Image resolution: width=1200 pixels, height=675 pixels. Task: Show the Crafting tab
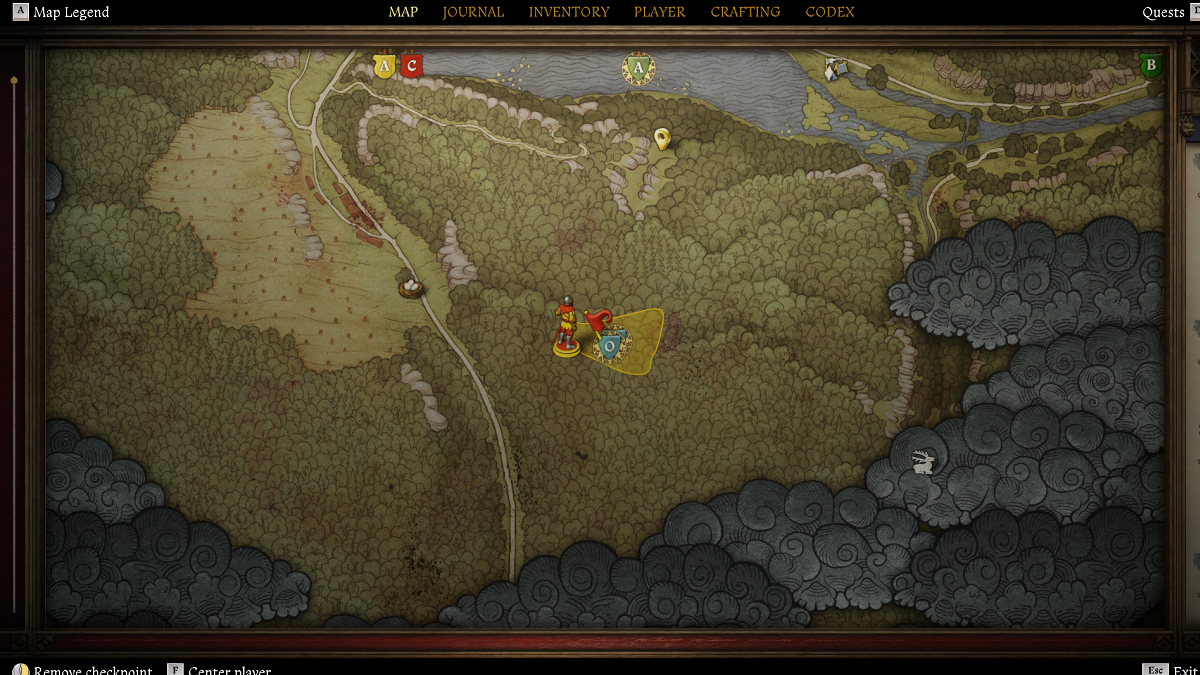pos(745,12)
